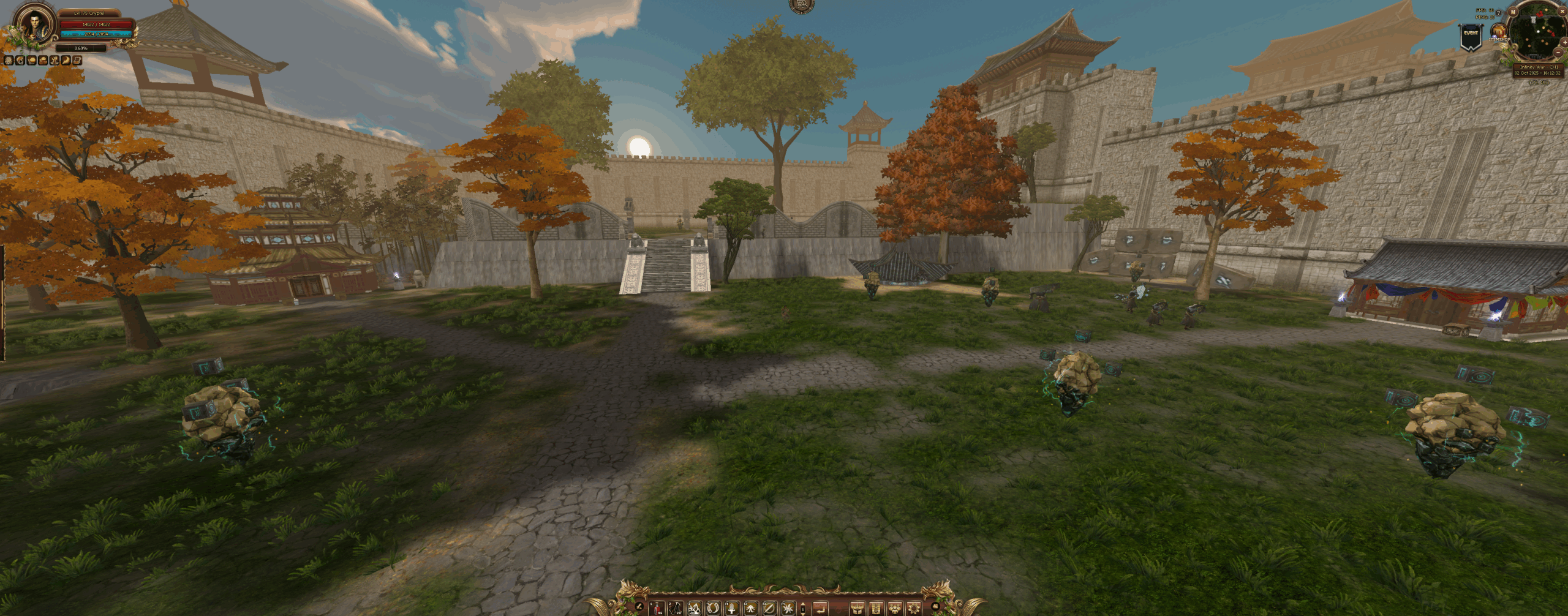Select the red potion in hotbar slot 1

click(x=657, y=608)
